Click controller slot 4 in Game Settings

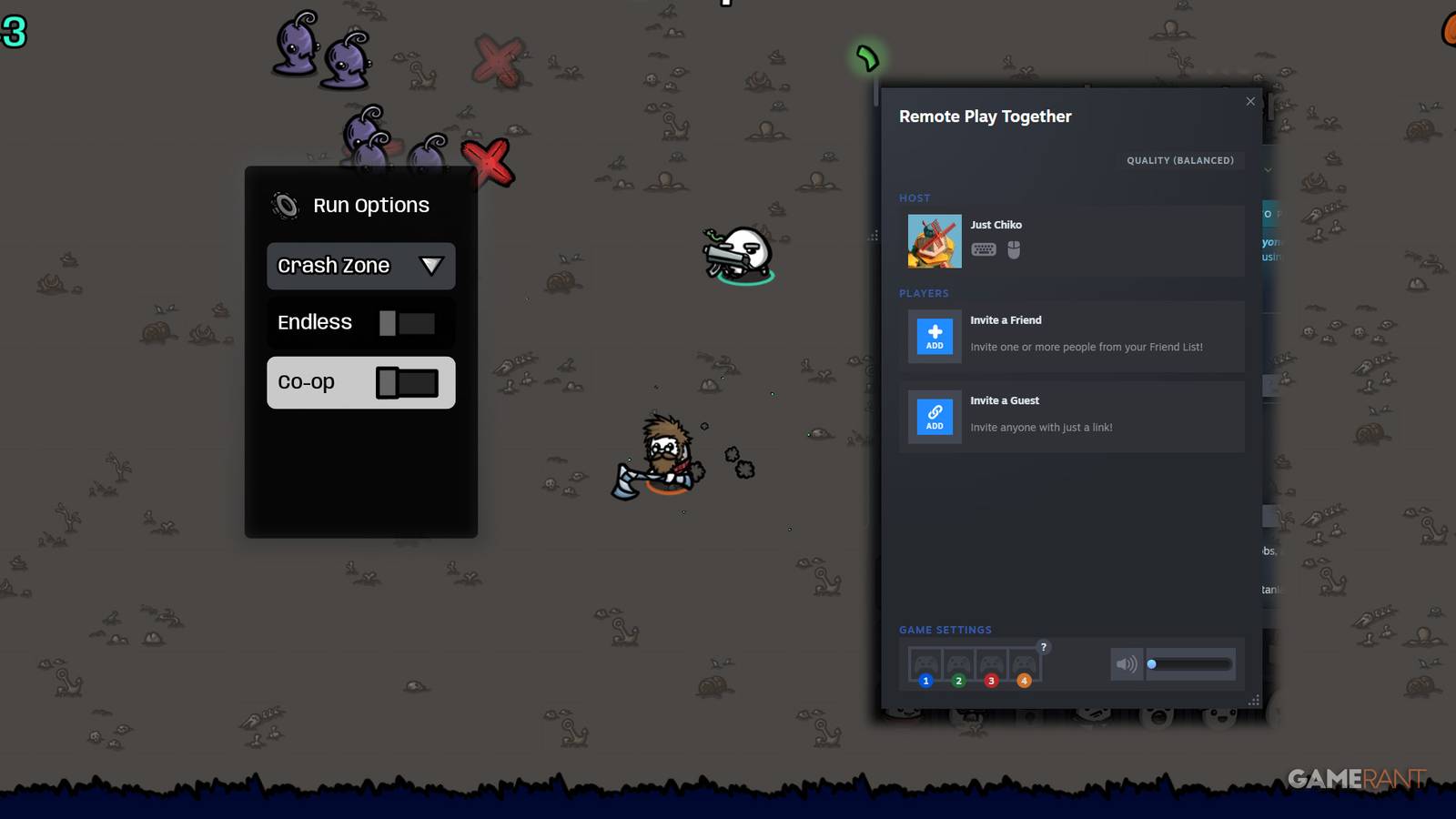point(1024,662)
